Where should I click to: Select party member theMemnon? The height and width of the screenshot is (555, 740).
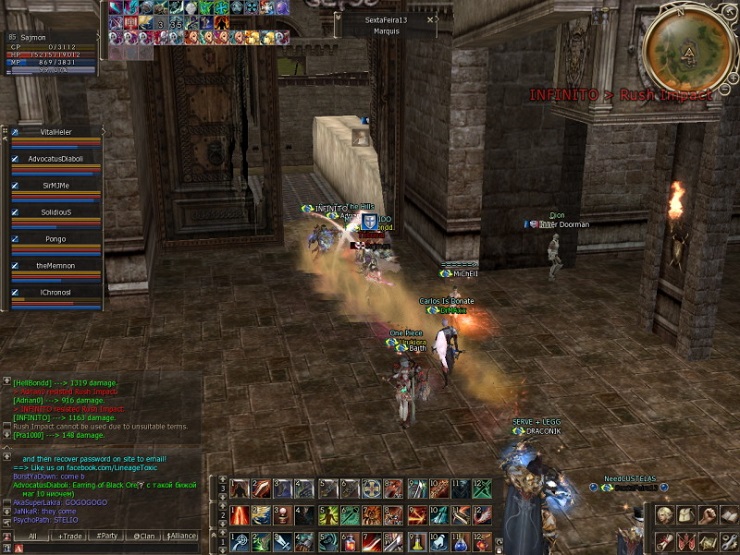57,266
